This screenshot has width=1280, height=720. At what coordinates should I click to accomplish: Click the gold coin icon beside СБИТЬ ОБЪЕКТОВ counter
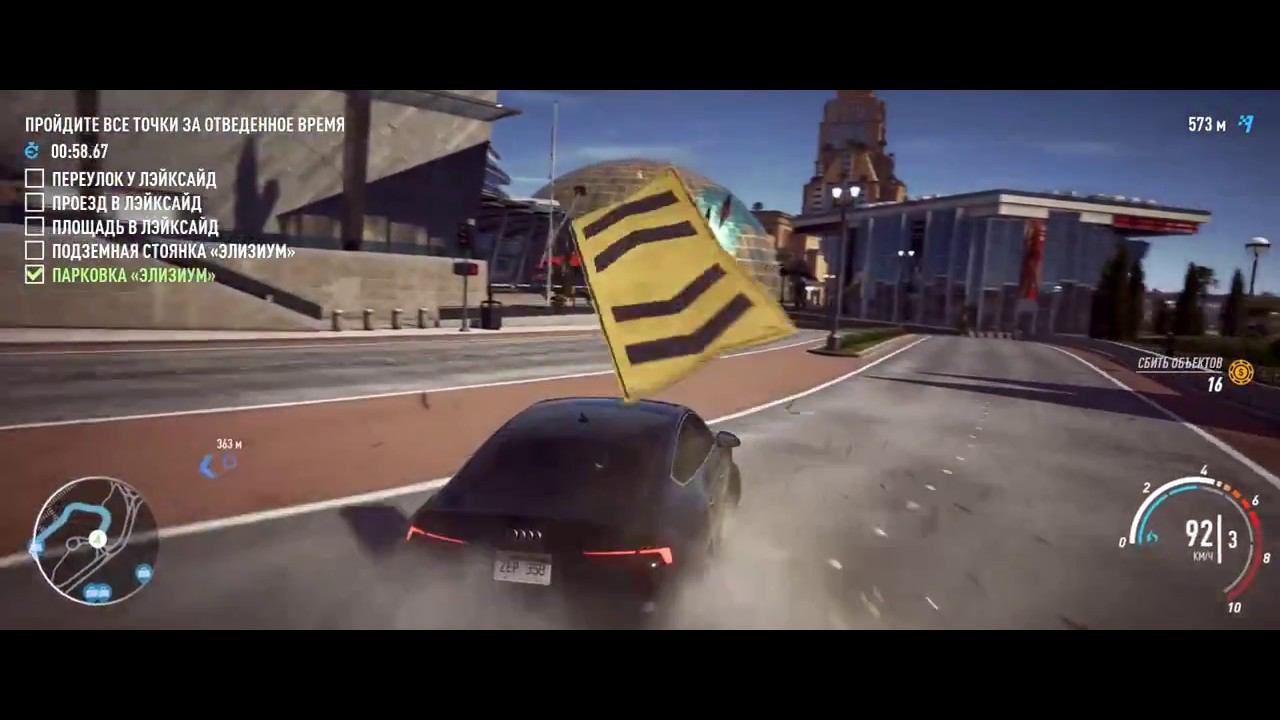[x=1240, y=374]
